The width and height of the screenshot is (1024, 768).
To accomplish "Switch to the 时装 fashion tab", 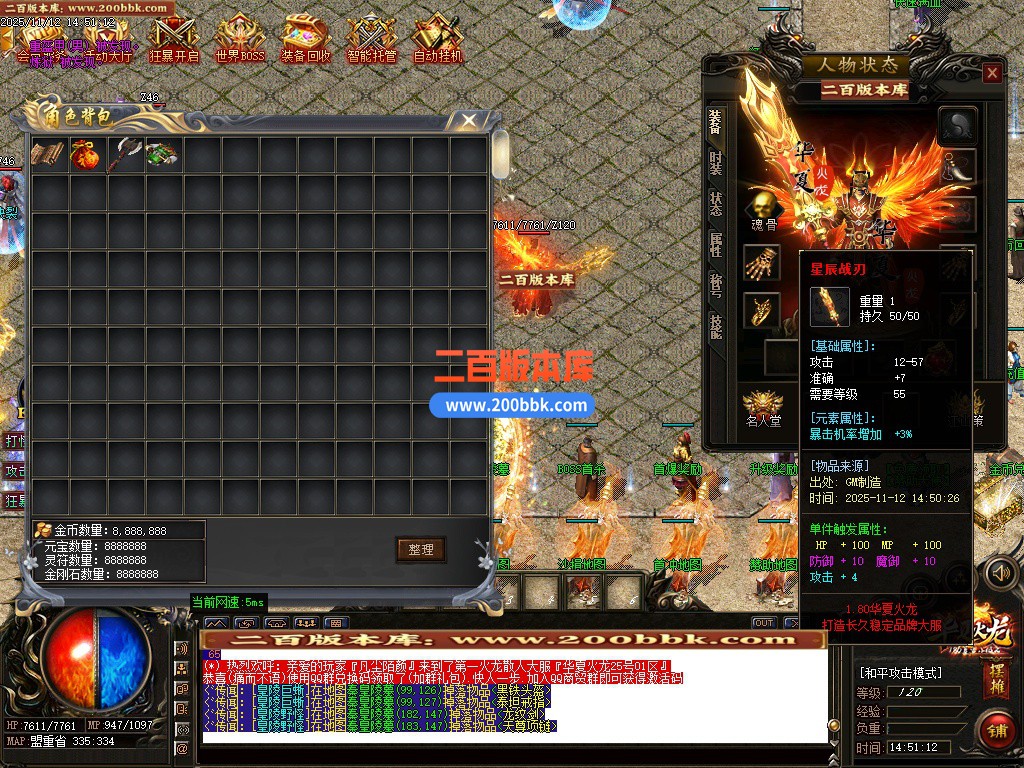I will [x=716, y=163].
